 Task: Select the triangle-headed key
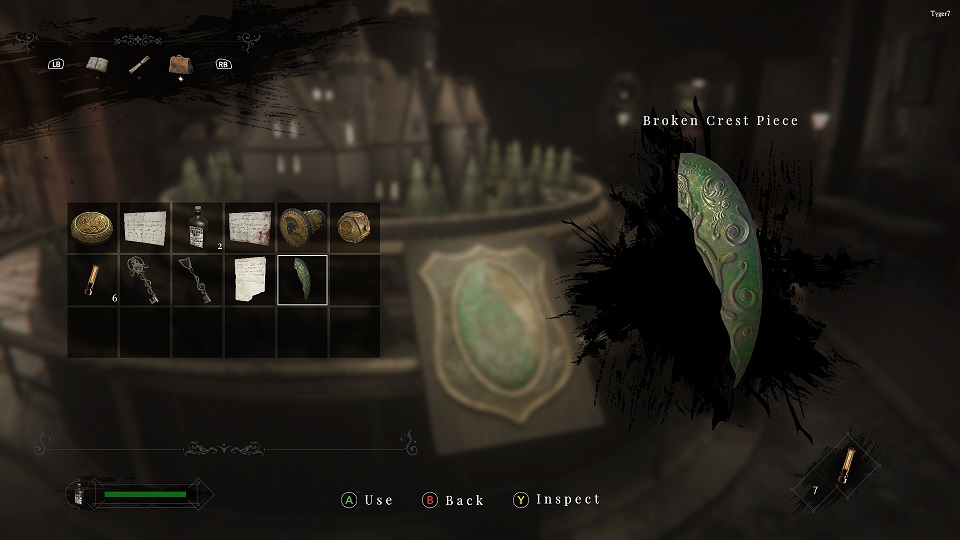coord(197,280)
